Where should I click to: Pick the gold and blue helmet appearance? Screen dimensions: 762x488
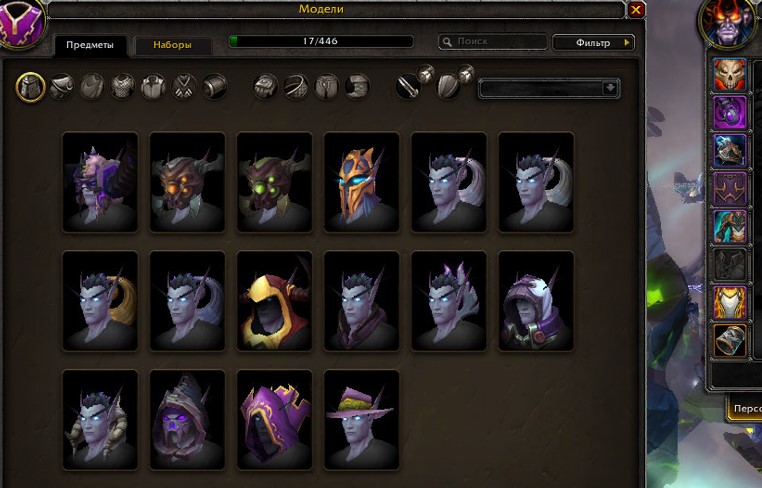[x=361, y=180]
